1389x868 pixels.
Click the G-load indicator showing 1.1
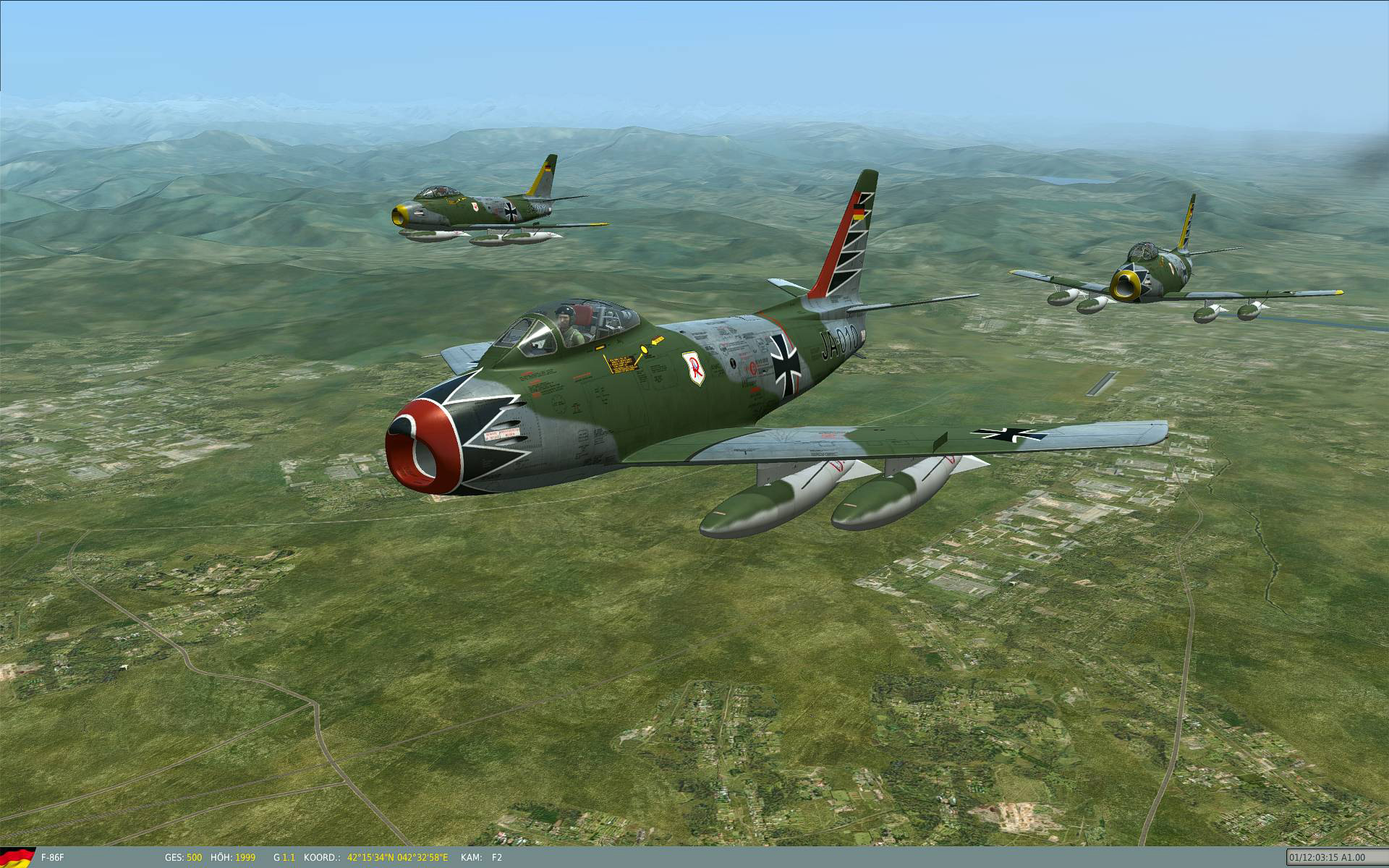284,857
